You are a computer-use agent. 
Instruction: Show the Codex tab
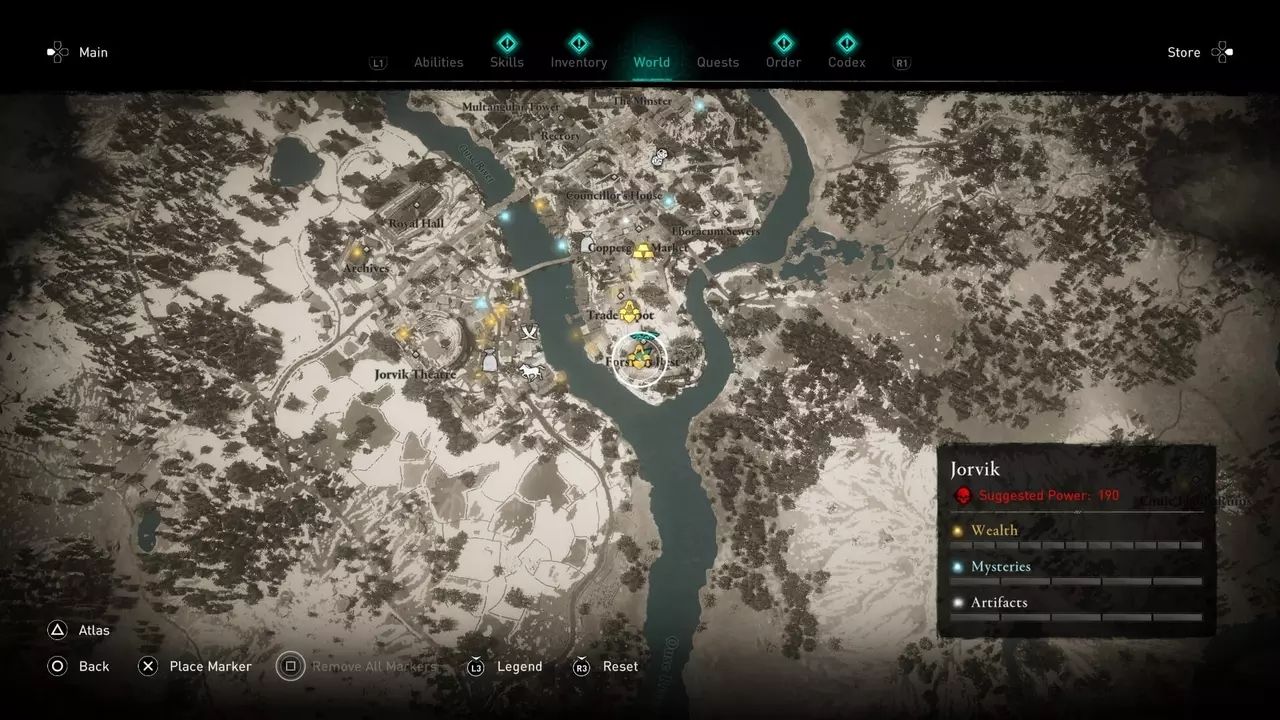coord(846,62)
